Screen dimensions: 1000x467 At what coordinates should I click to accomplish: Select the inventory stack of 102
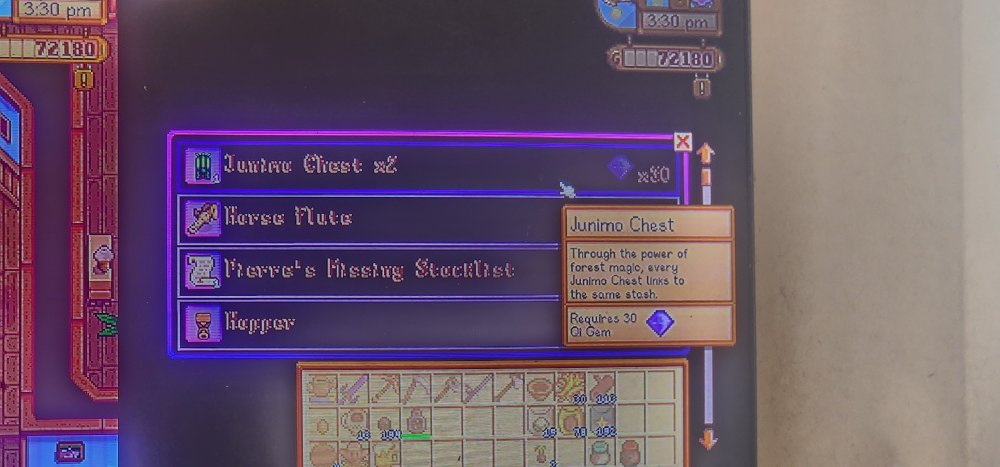click(603, 421)
